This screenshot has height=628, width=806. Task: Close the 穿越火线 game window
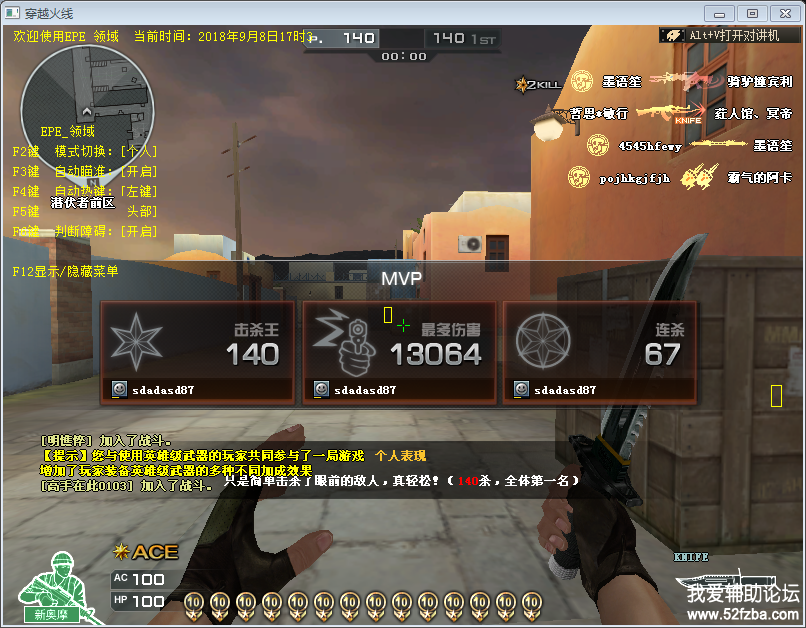(x=784, y=13)
